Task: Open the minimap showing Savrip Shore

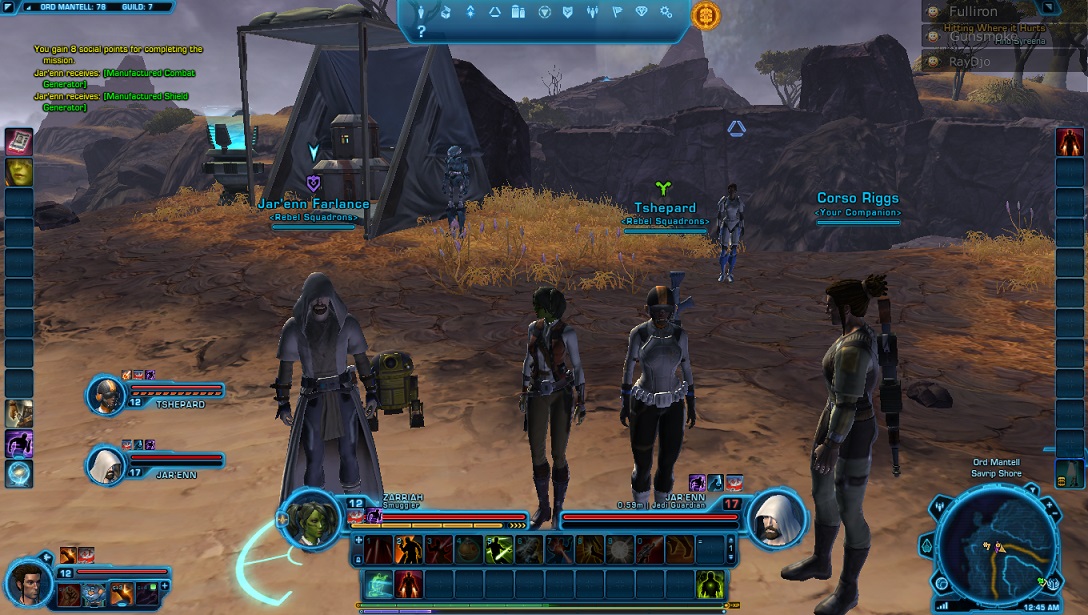Action: [x=995, y=545]
